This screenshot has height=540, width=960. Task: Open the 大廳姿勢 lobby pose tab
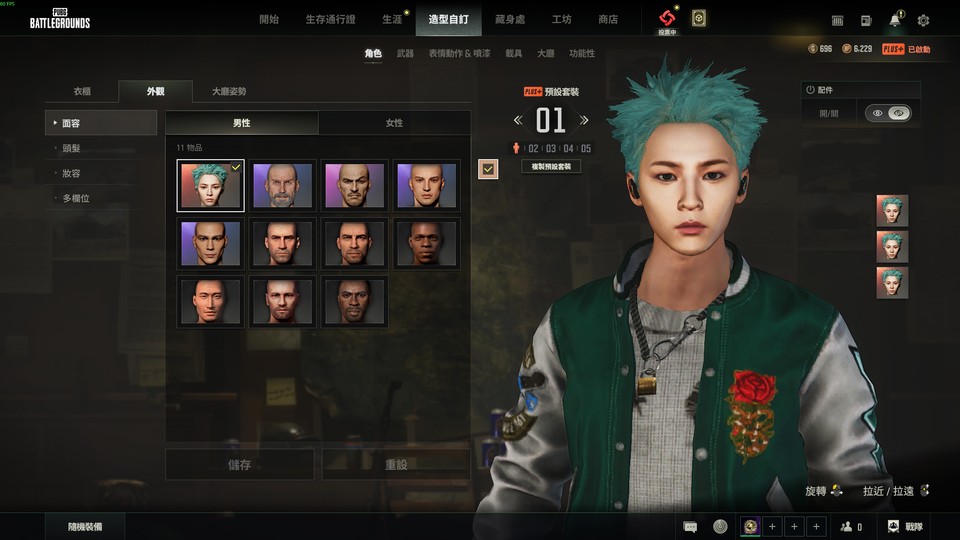pyautogui.click(x=229, y=91)
